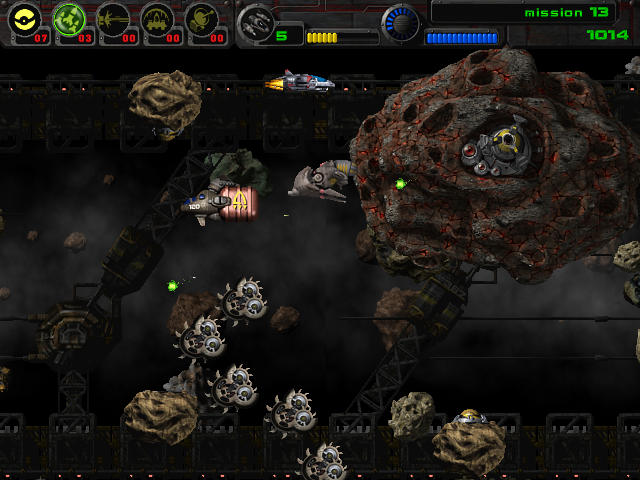Screen dimensions: 640x480
Task: Choose the green highlighted missile weapon
Action: (x=70, y=19)
